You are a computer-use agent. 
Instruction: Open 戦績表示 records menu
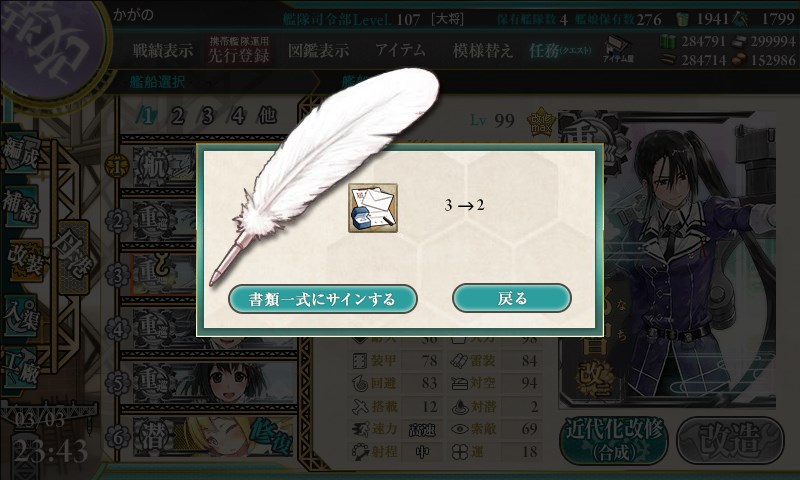pos(163,50)
